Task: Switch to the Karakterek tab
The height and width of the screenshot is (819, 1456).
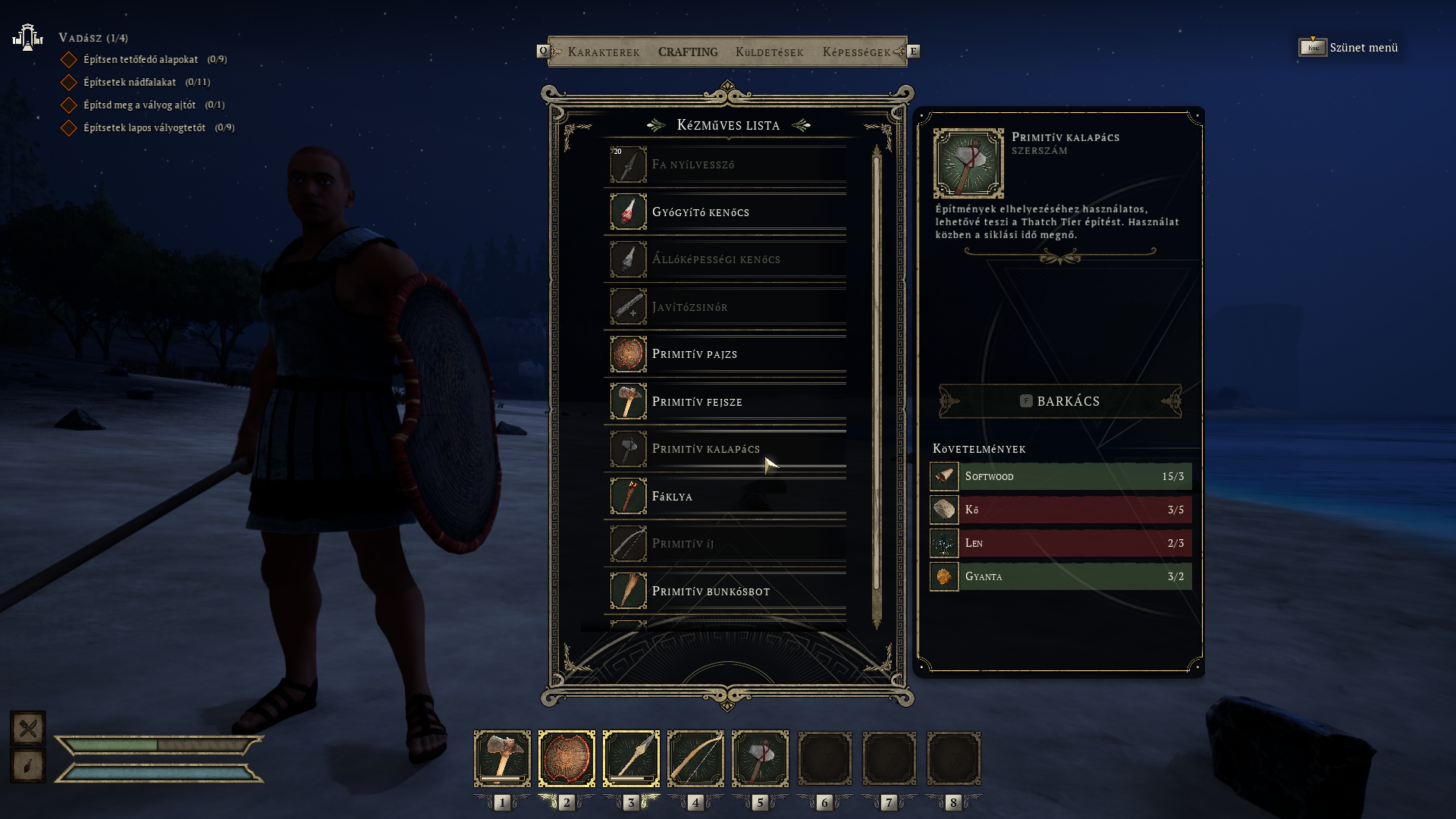Action: tap(604, 52)
